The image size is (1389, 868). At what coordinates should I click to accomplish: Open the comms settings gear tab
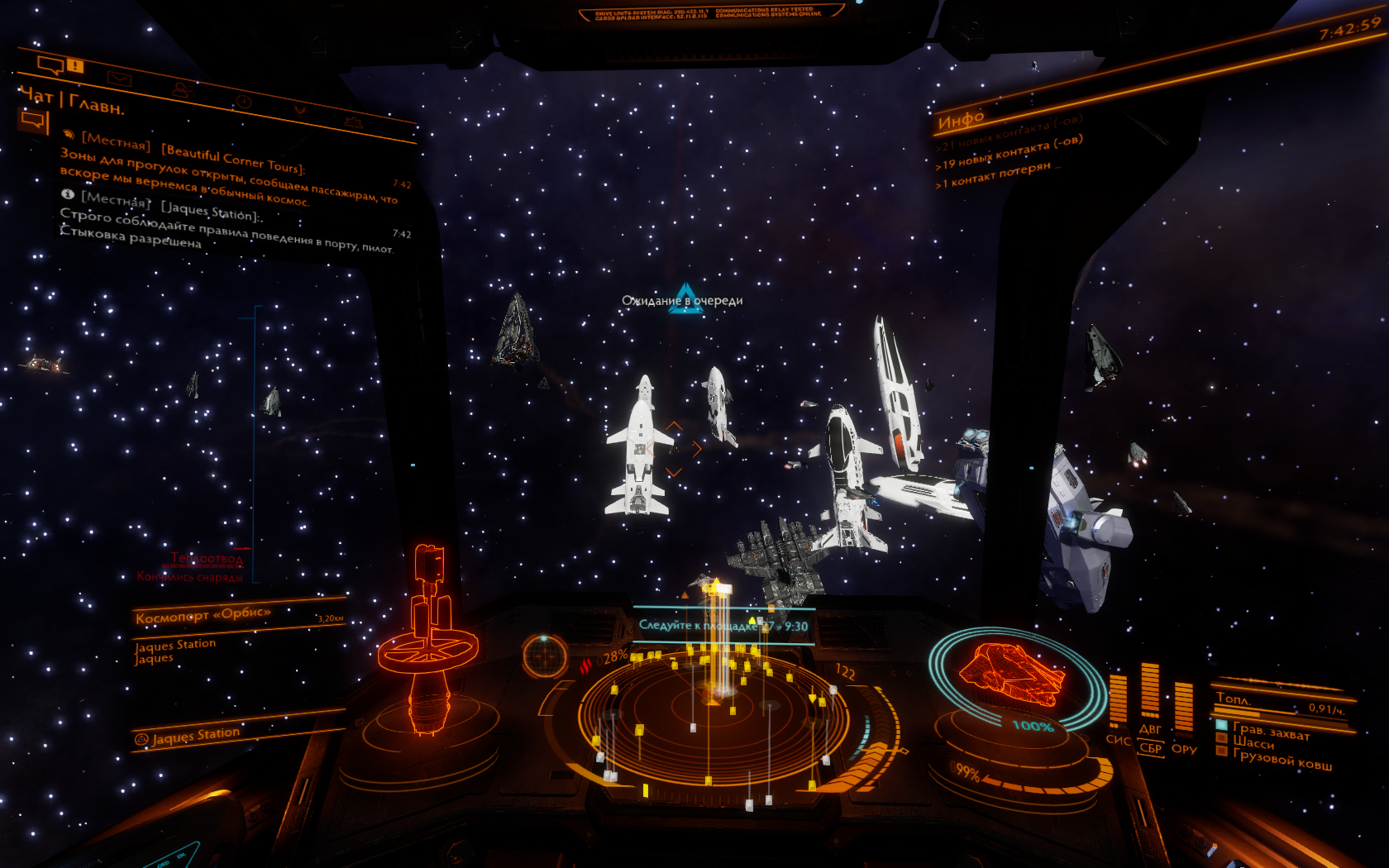click(x=353, y=122)
